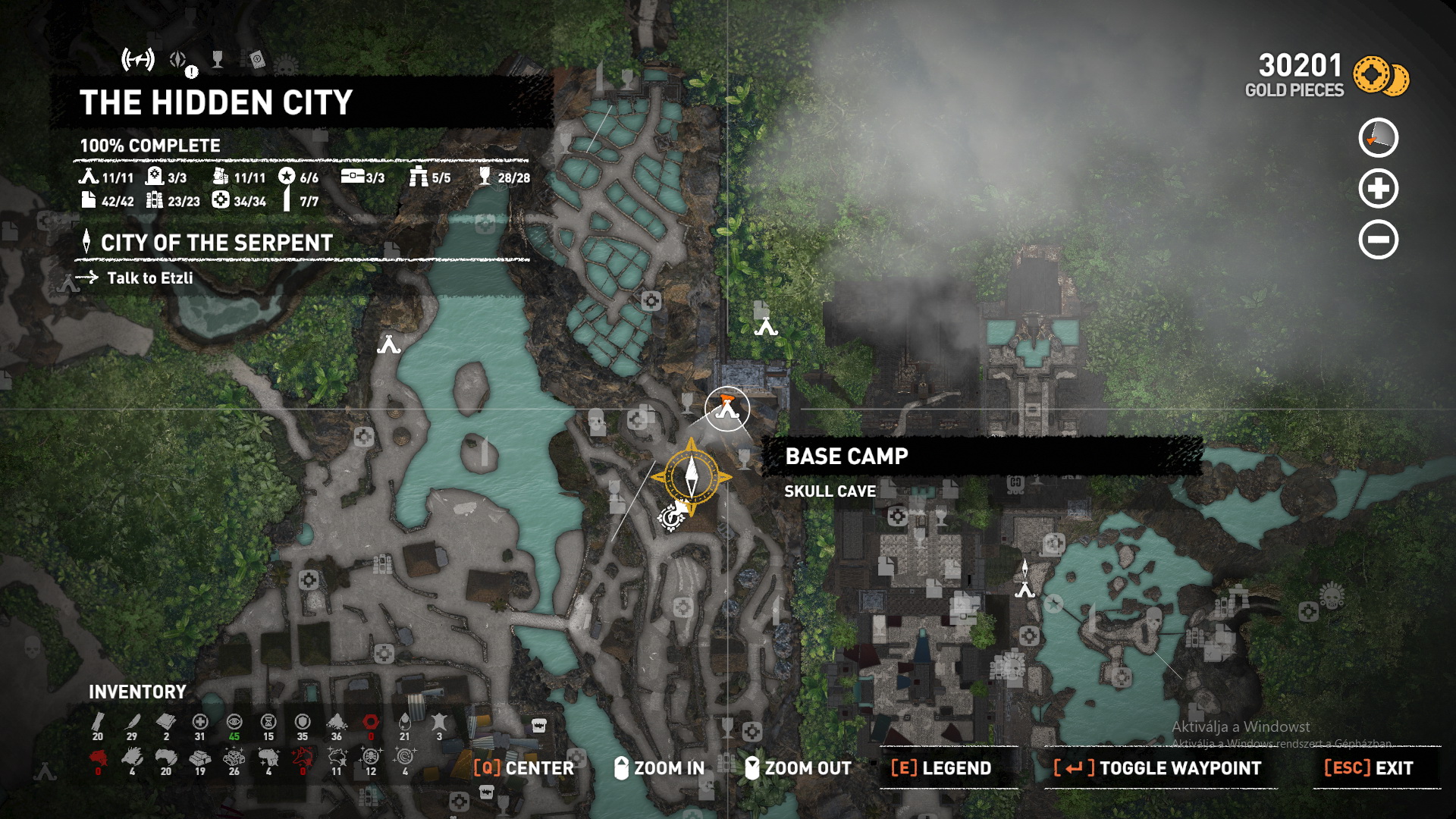Select the City of the Serpent mission tracker
The image size is (1456, 819).
(x=216, y=243)
